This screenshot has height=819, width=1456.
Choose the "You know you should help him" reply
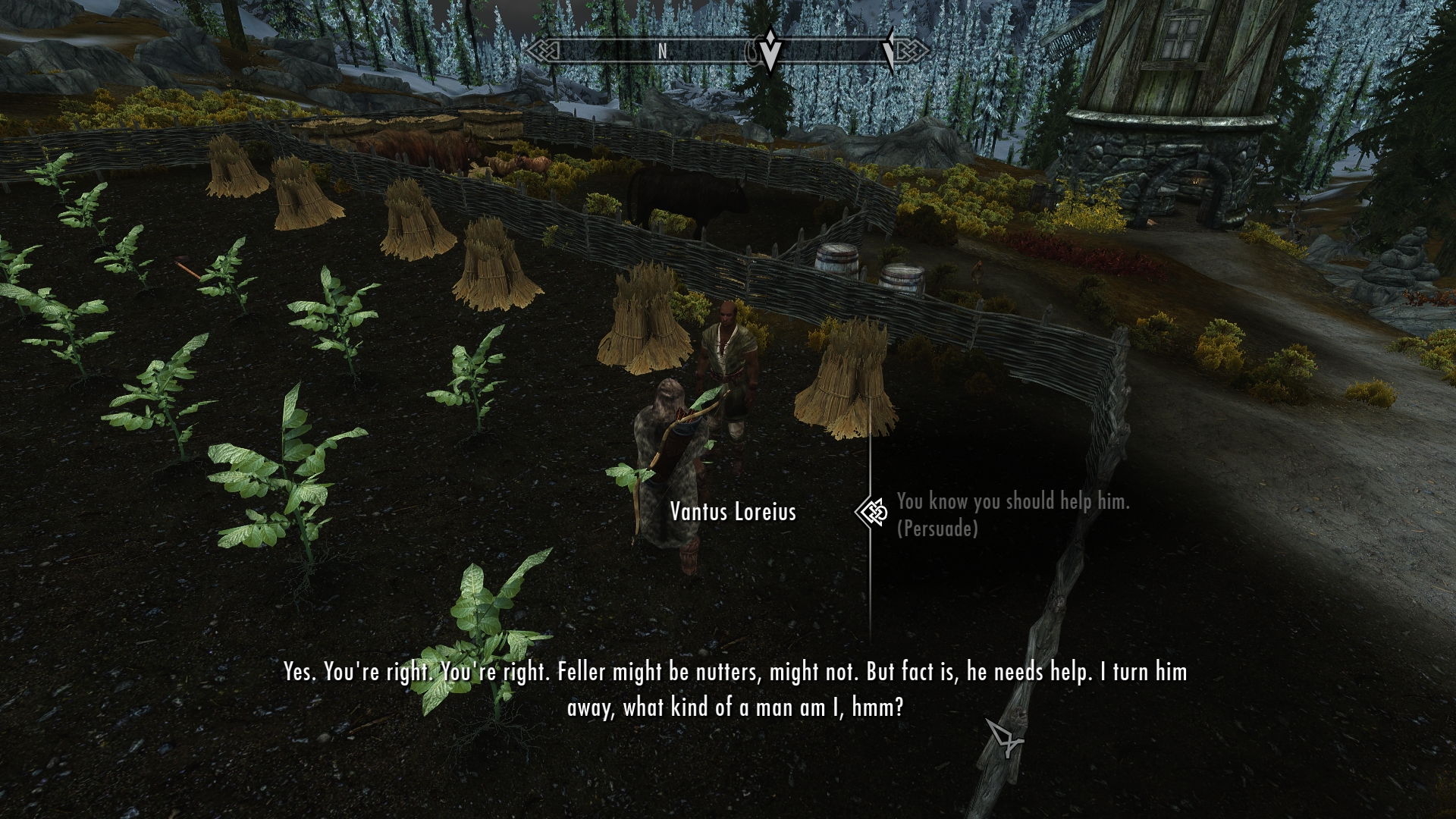1012,502
